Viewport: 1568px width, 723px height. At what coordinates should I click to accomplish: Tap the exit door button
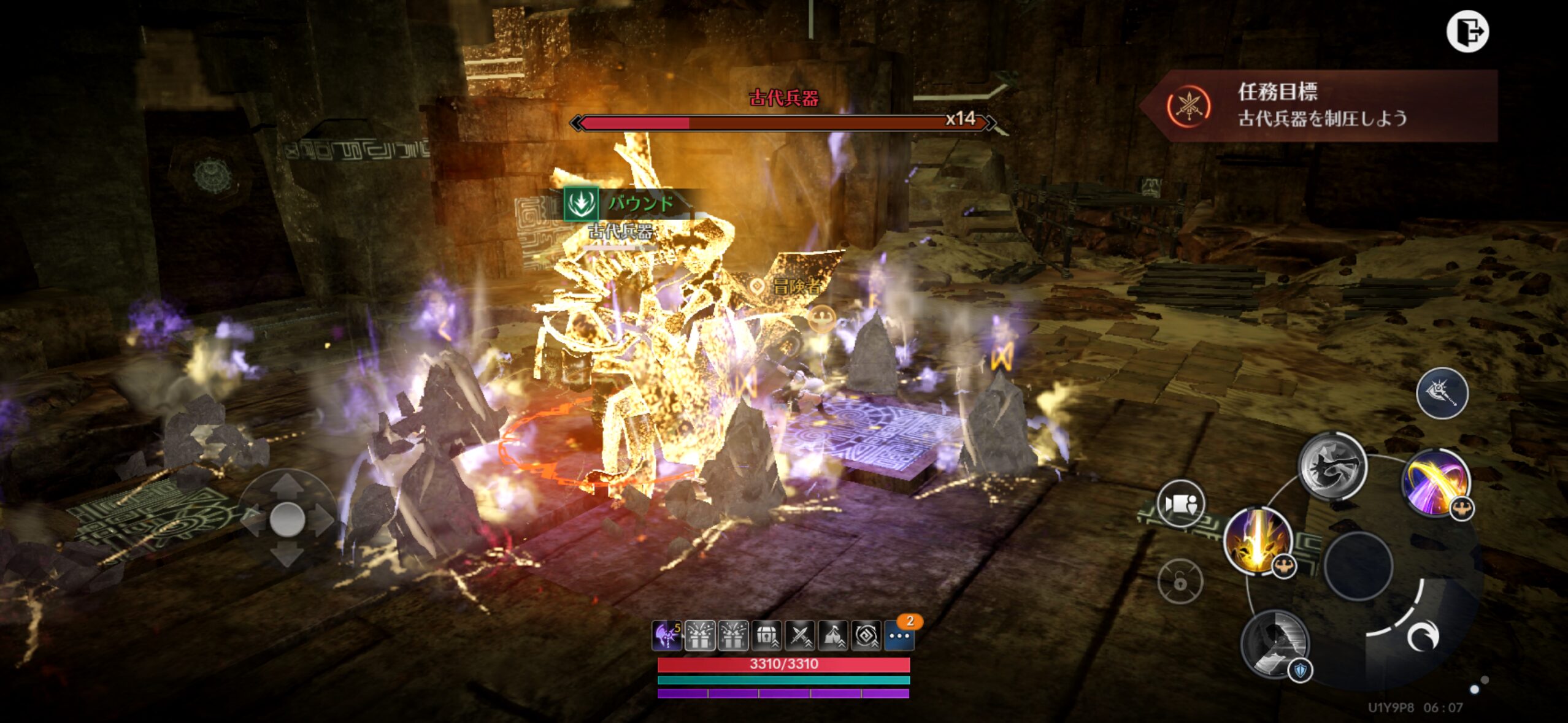pyautogui.click(x=1467, y=32)
